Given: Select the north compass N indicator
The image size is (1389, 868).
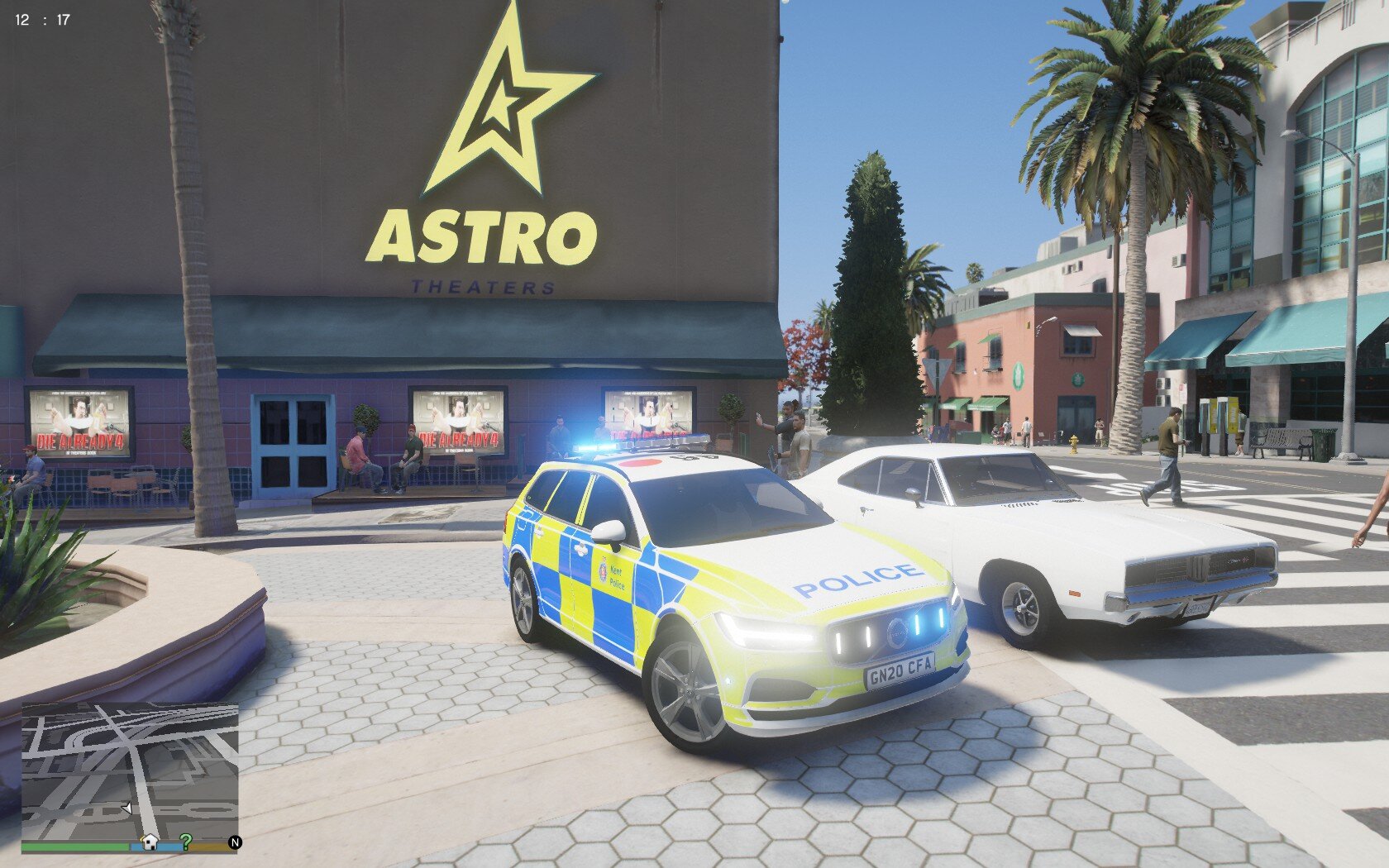Looking at the screenshot, I should click(x=235, y=842).
